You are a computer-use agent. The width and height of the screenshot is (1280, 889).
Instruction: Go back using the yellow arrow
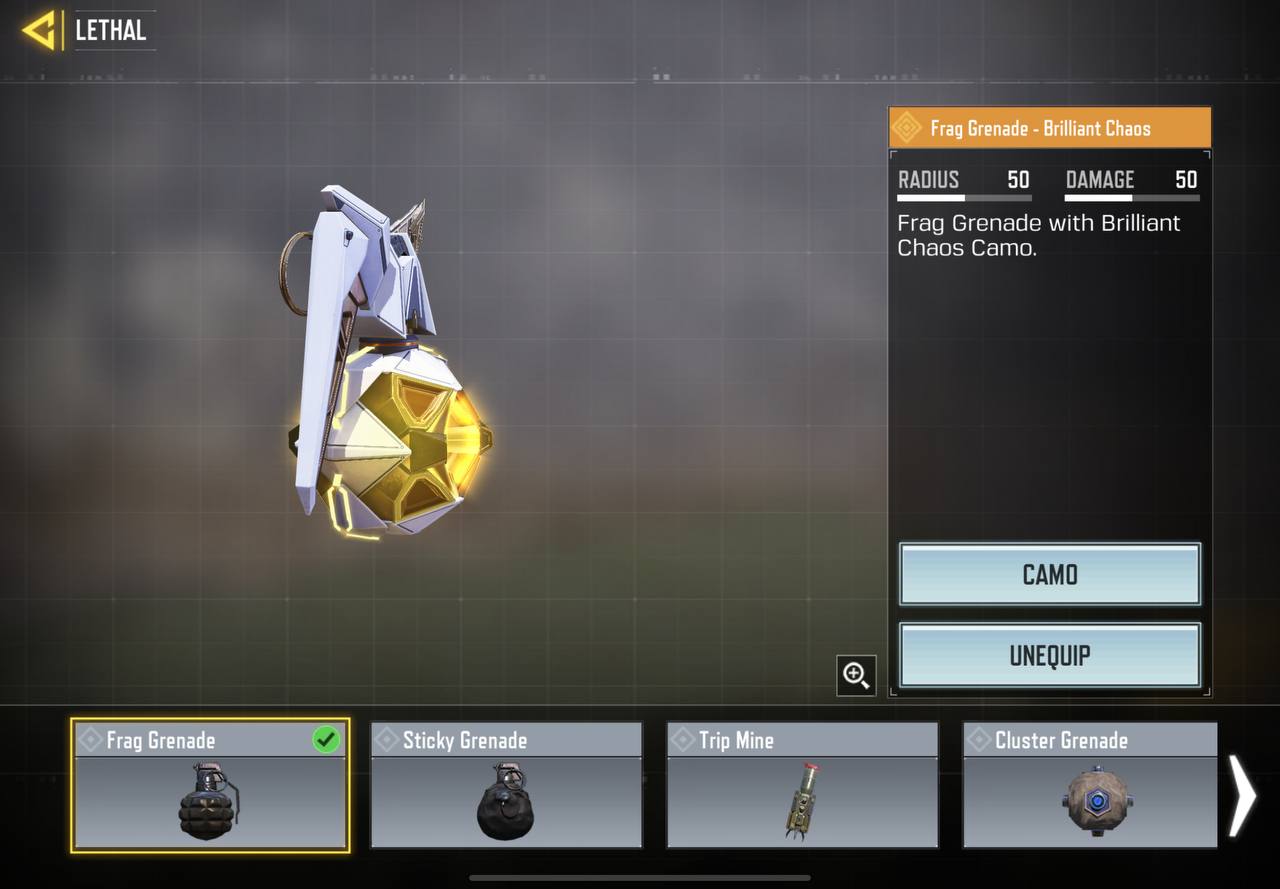point(39,30)
